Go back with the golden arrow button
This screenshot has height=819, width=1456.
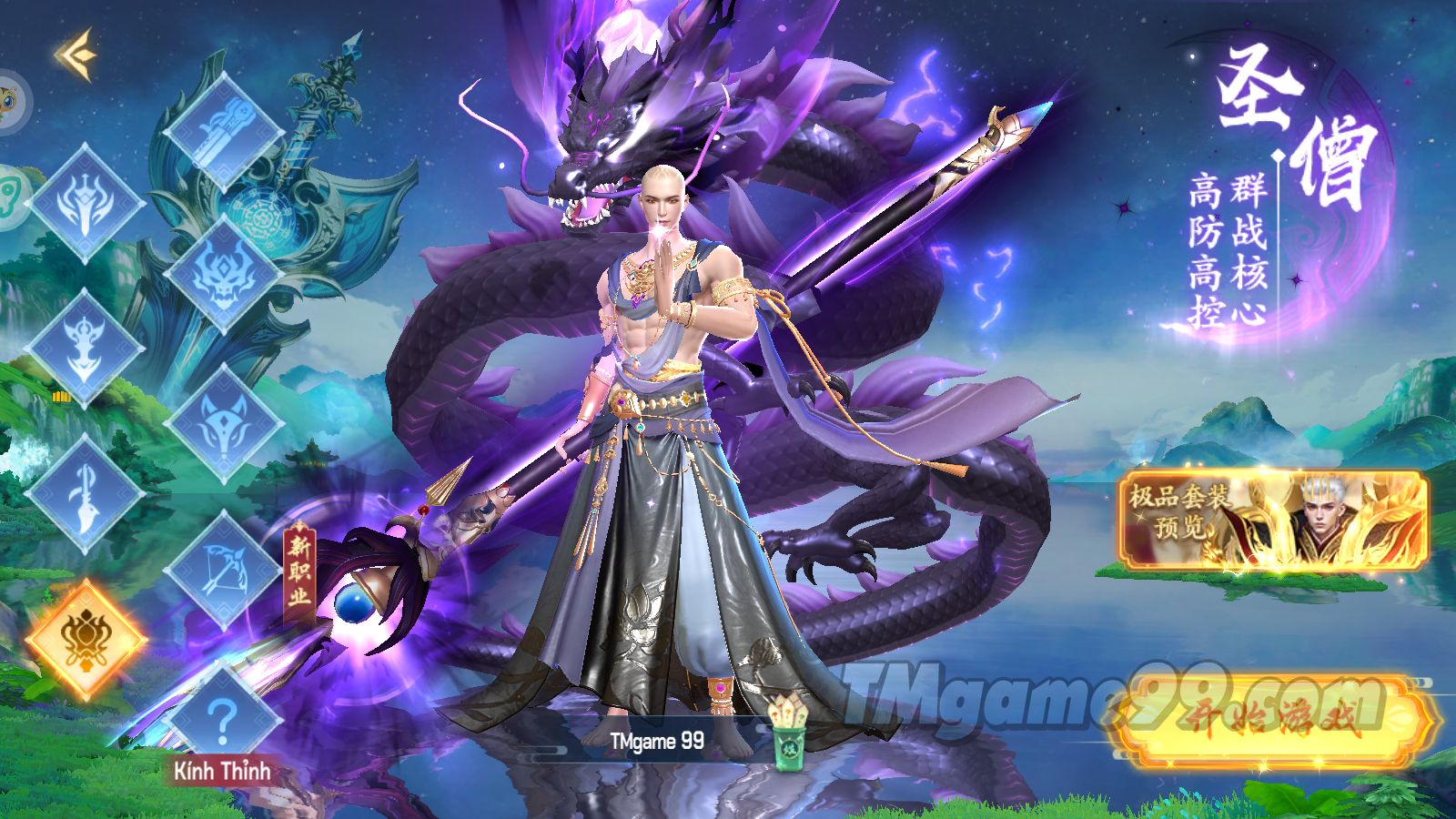[76, 54]
